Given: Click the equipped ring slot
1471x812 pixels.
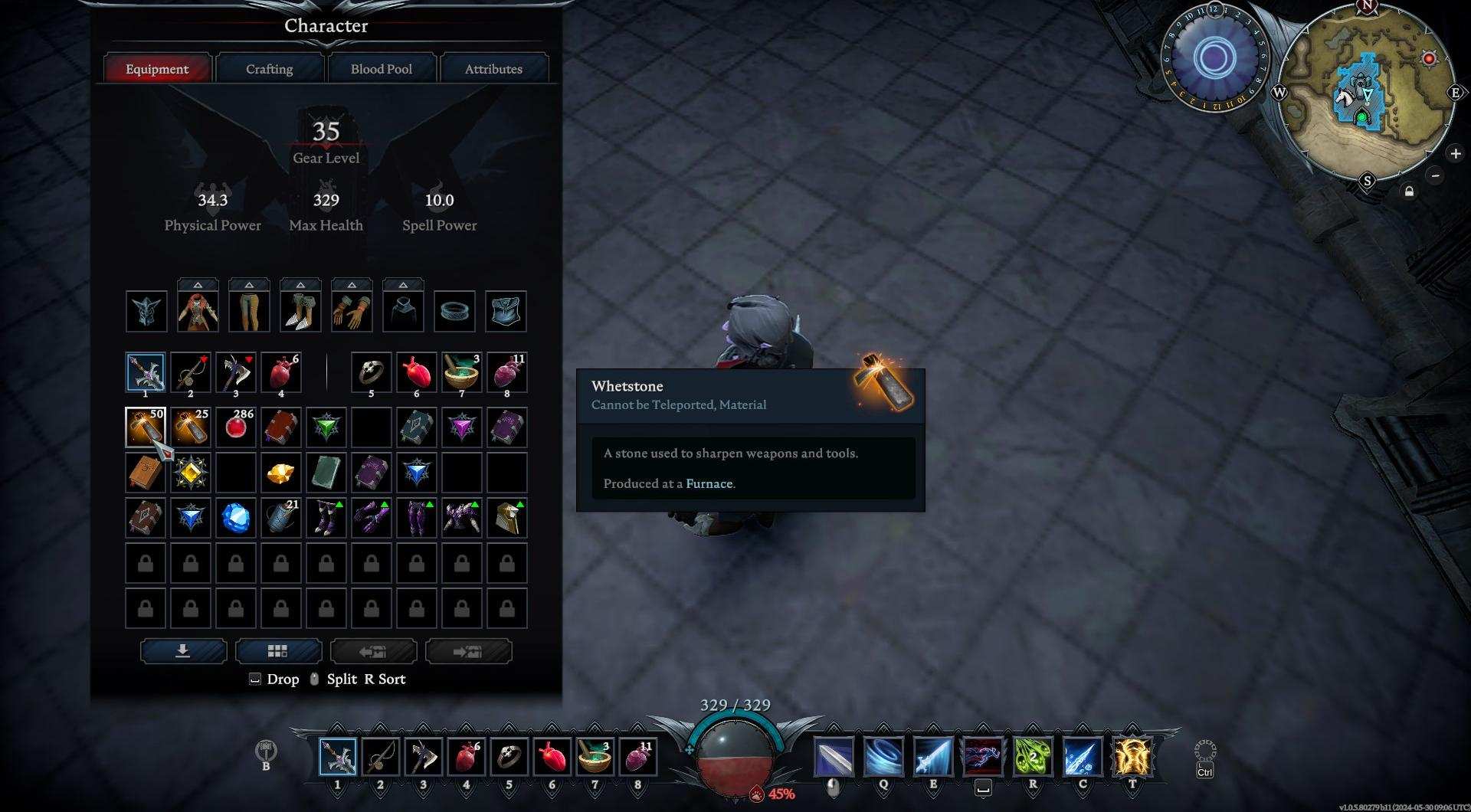Looking at the screenshot, I should [454, 311].
